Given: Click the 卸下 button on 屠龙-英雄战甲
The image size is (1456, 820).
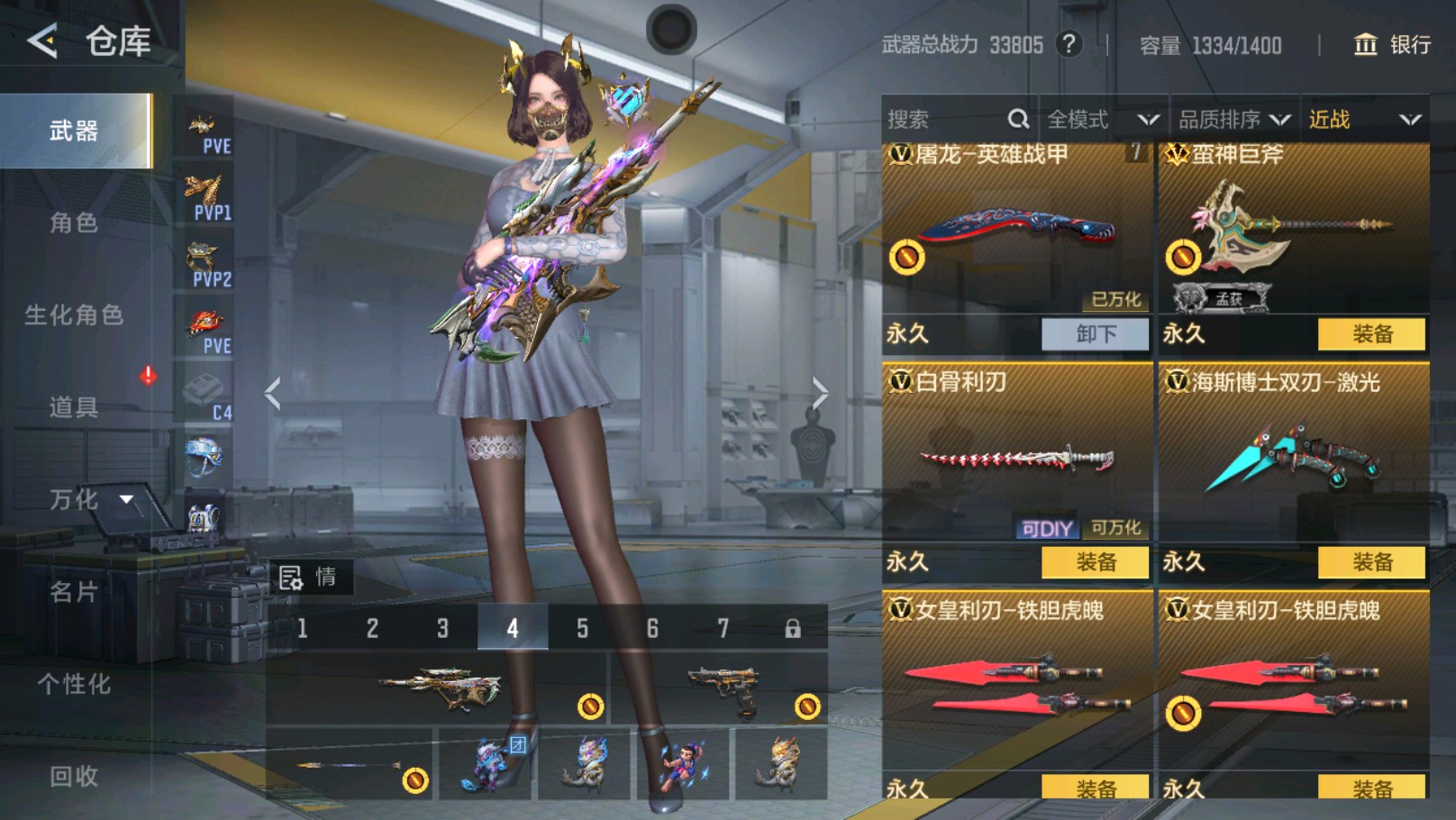Looking at the screenshot, I should tap(1095, 334).
